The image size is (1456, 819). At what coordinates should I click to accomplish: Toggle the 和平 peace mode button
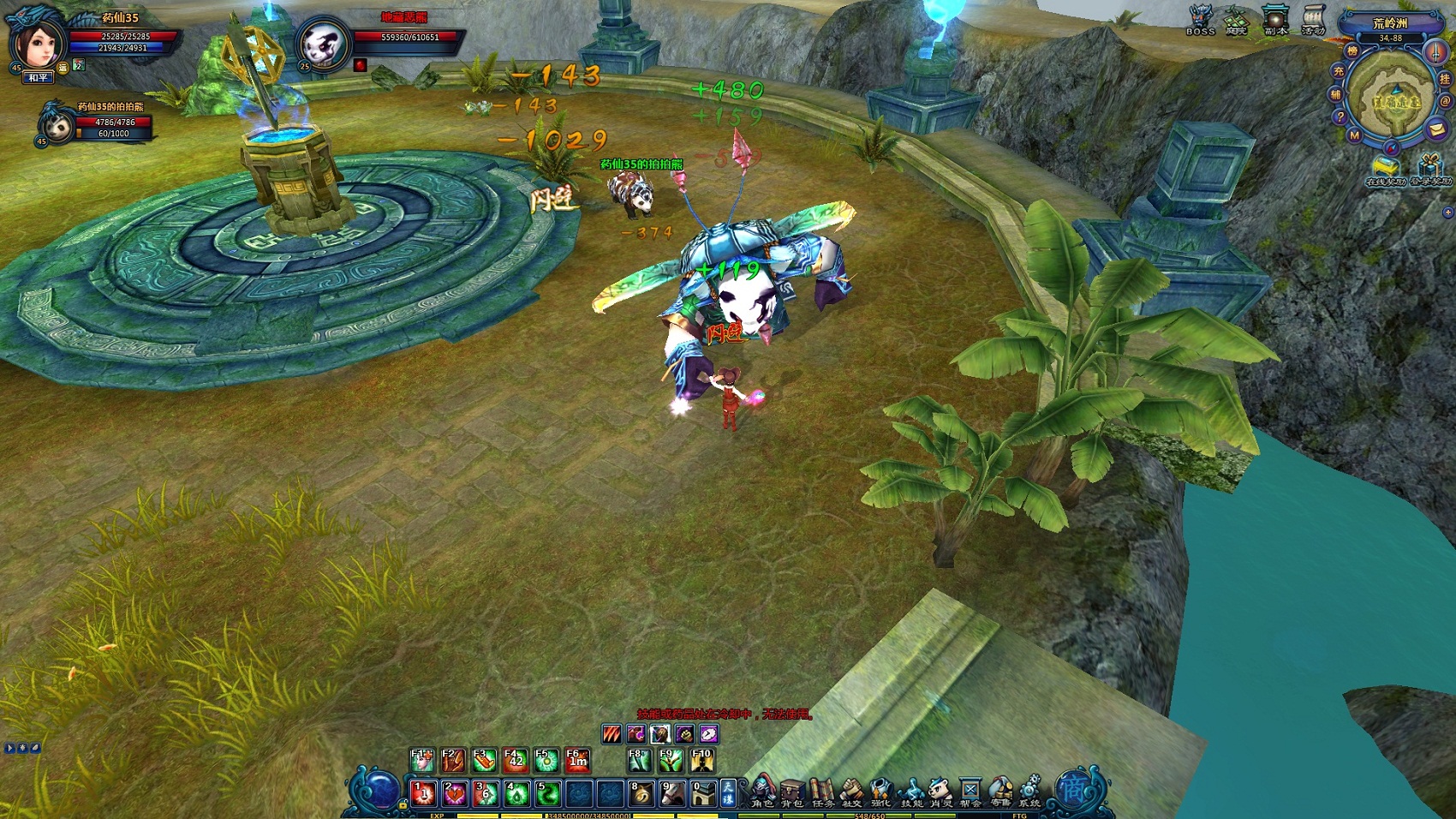point(39,78)
